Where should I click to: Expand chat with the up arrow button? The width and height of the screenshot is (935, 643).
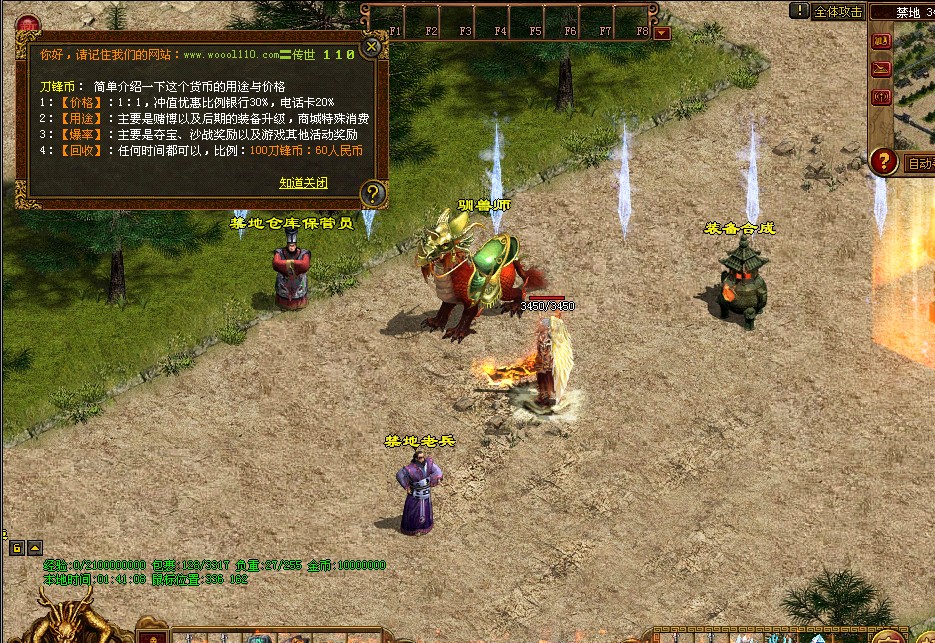tap(35, 548)
